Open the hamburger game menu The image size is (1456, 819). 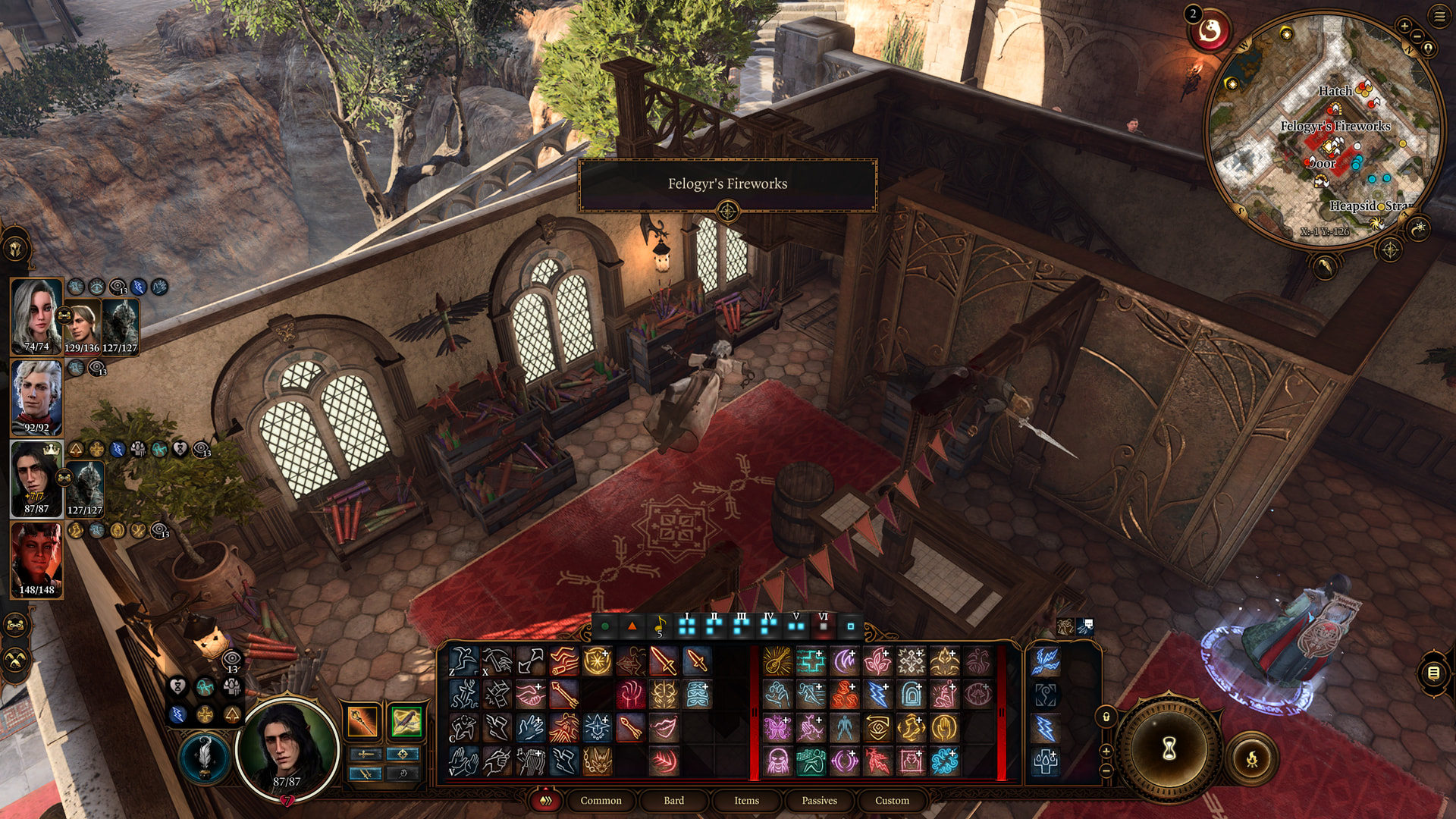pos(1439,16)
